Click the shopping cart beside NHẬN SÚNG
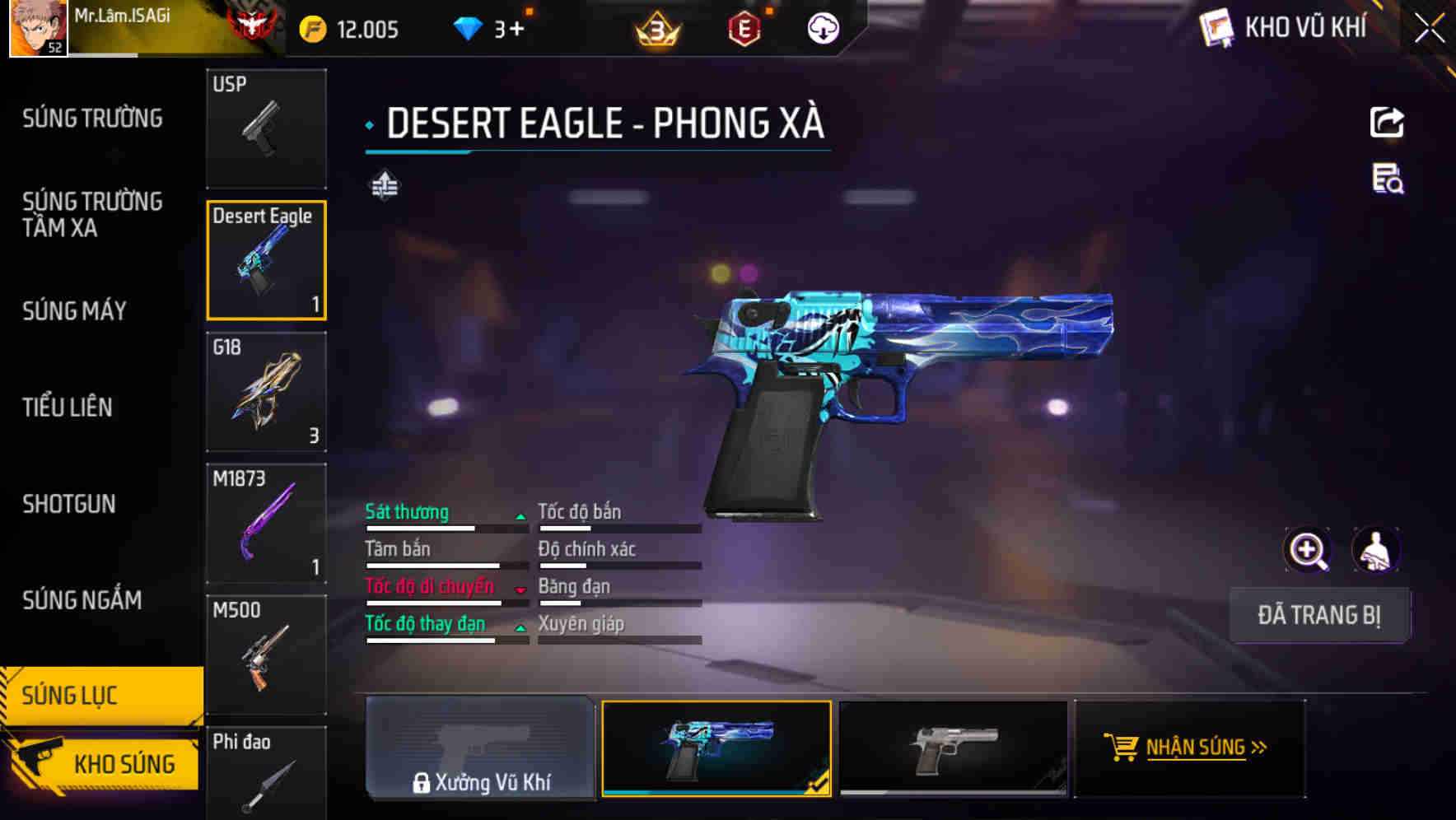Image resolution: width=1456 pixels, height=820 pixels. [x=1122, y=748]
